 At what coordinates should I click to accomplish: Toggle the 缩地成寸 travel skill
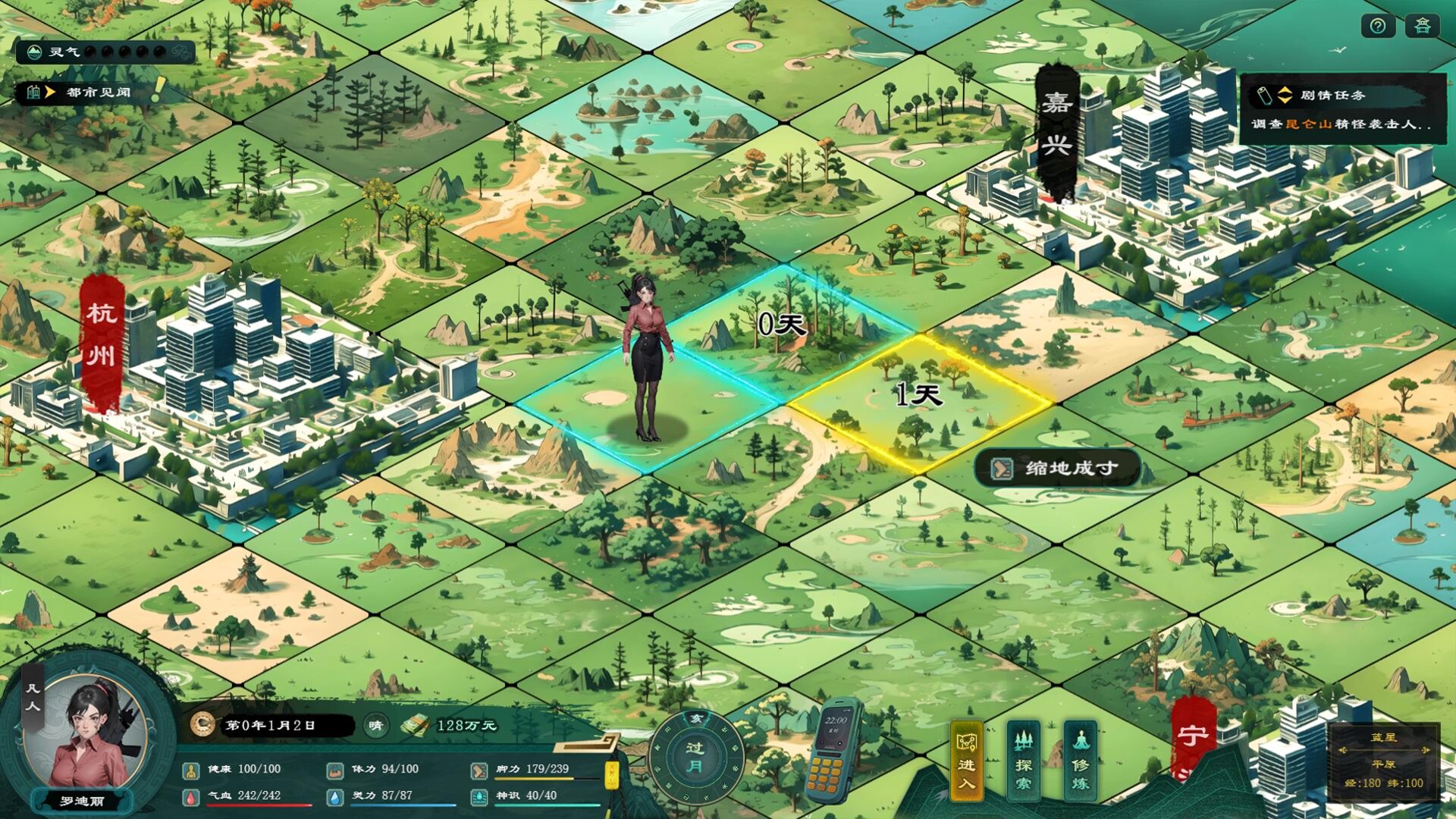click(x=1056, y=468)
